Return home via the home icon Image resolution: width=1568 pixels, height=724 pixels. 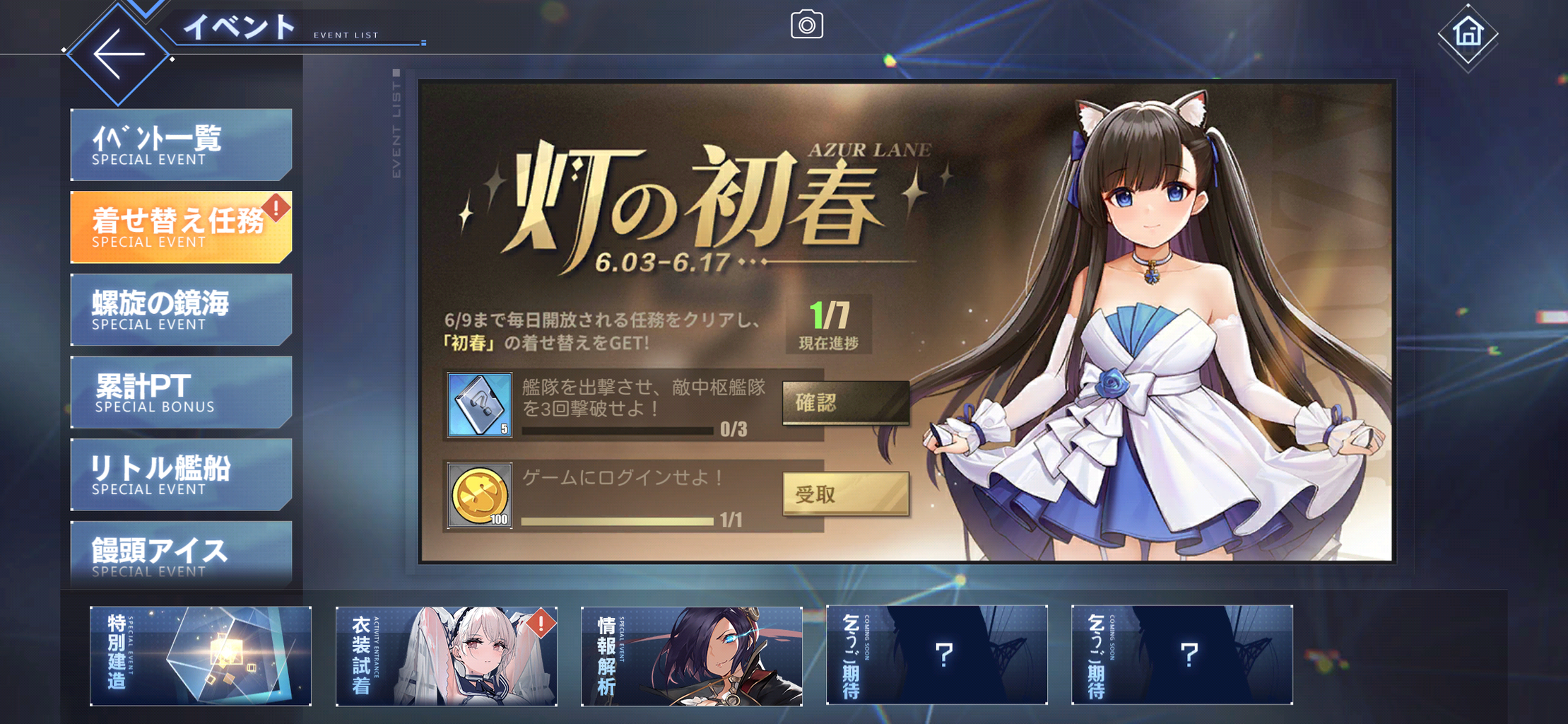(1468, 33)
